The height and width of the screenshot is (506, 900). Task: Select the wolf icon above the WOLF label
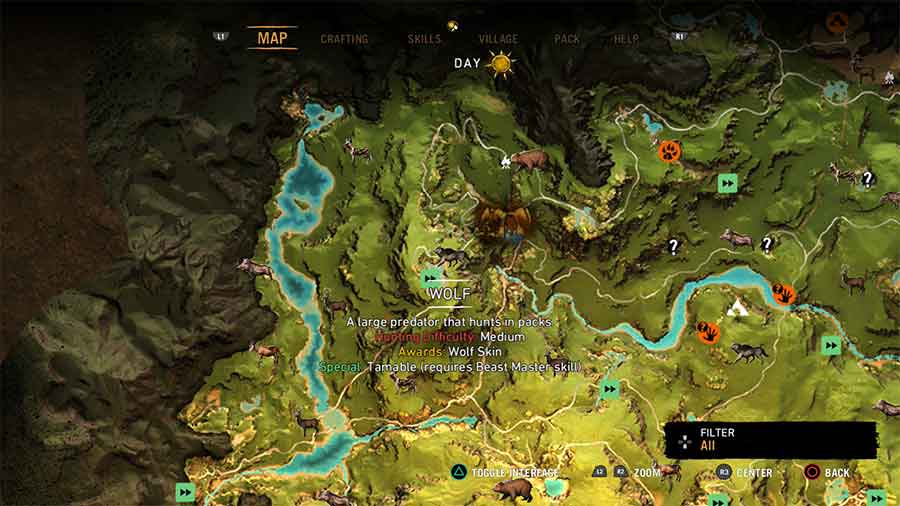(x=451, y=257)
